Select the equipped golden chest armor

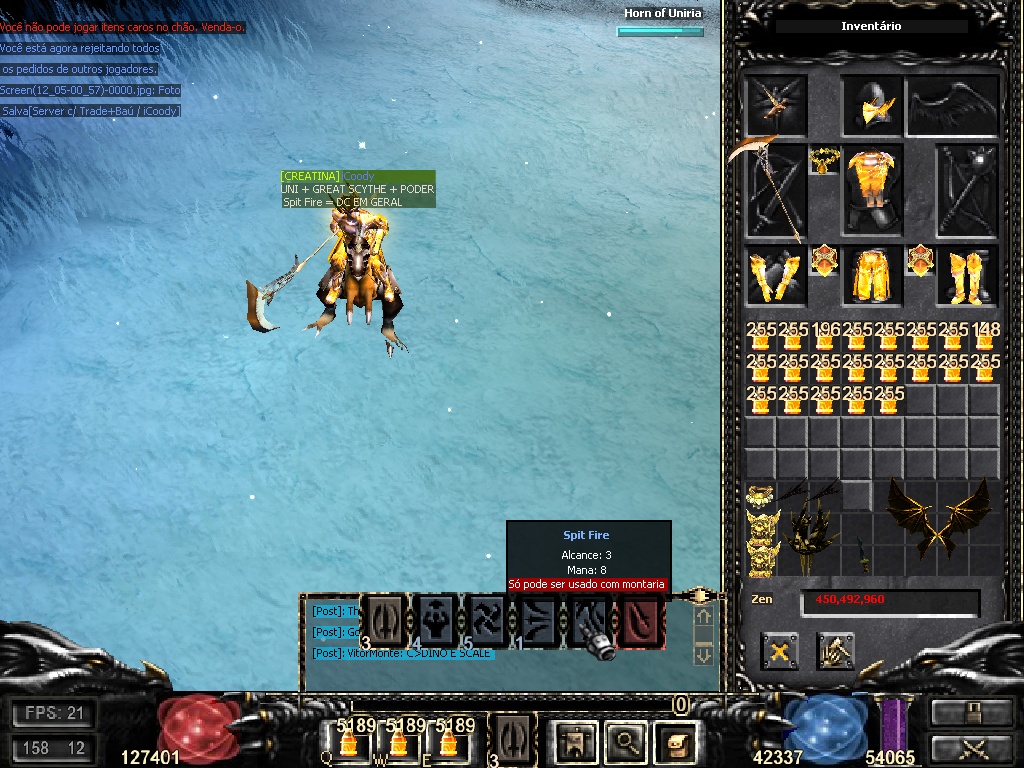coord(873,189)
